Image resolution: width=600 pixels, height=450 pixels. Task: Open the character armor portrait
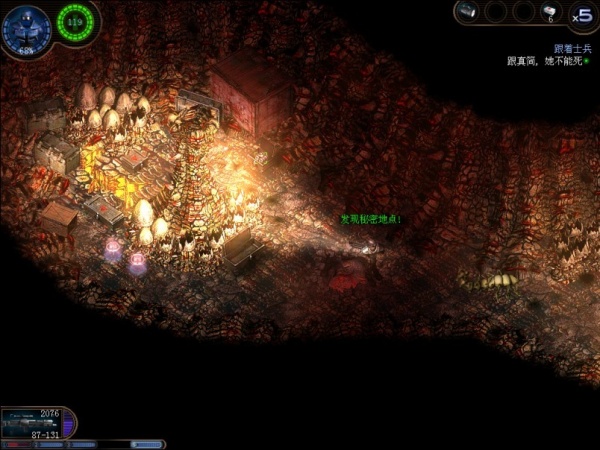24,28
